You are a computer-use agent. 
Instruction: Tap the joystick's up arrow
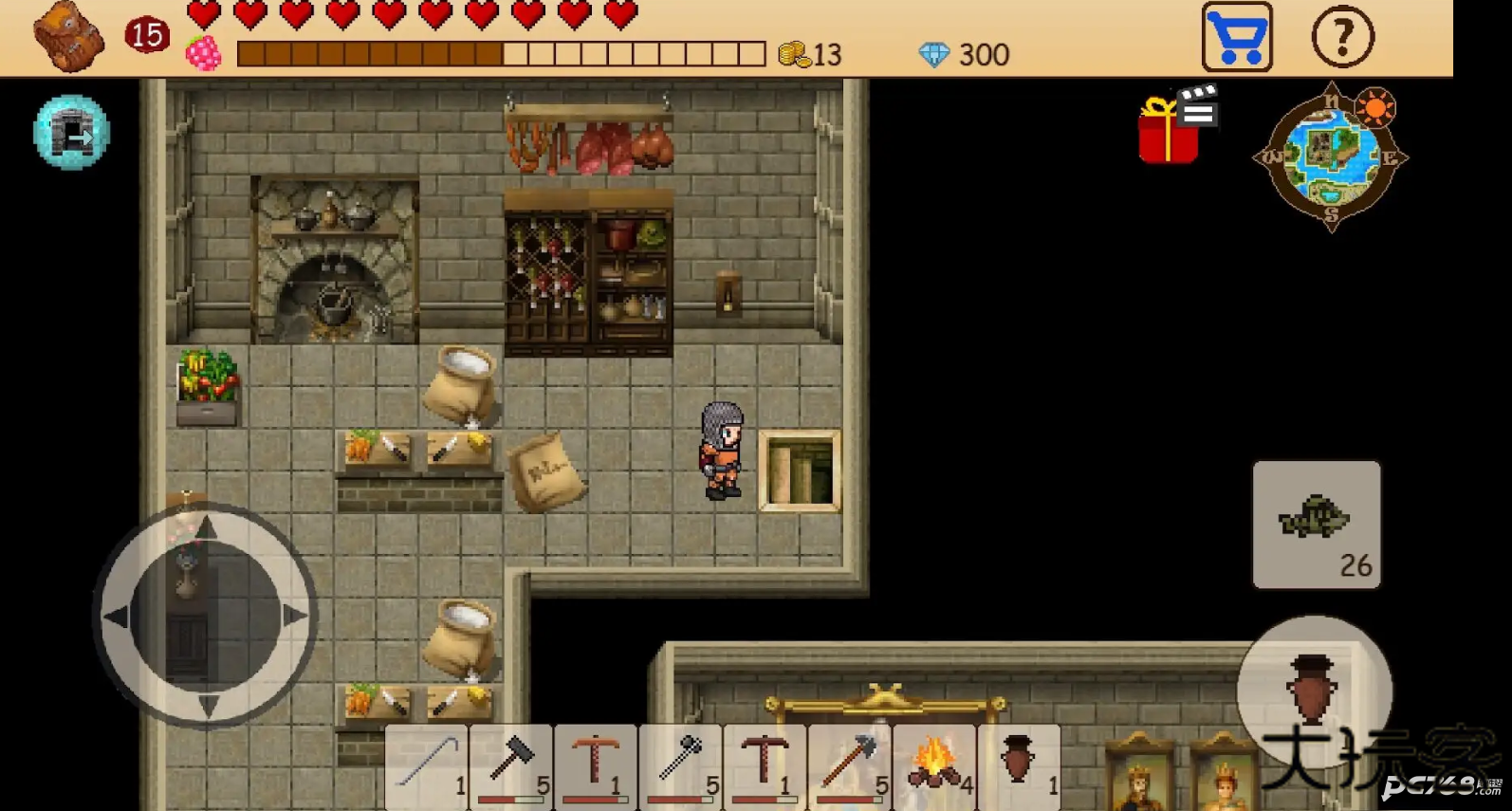point(206,528)
